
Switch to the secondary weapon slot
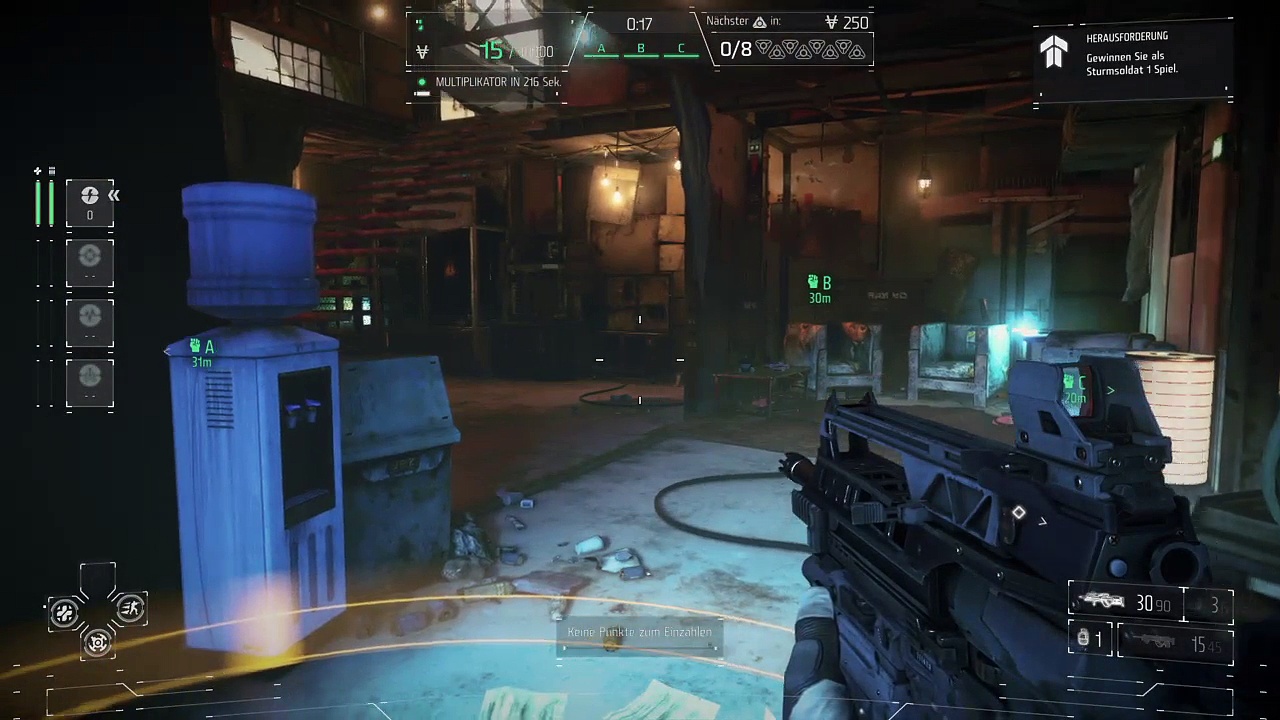coord(1175,645)
